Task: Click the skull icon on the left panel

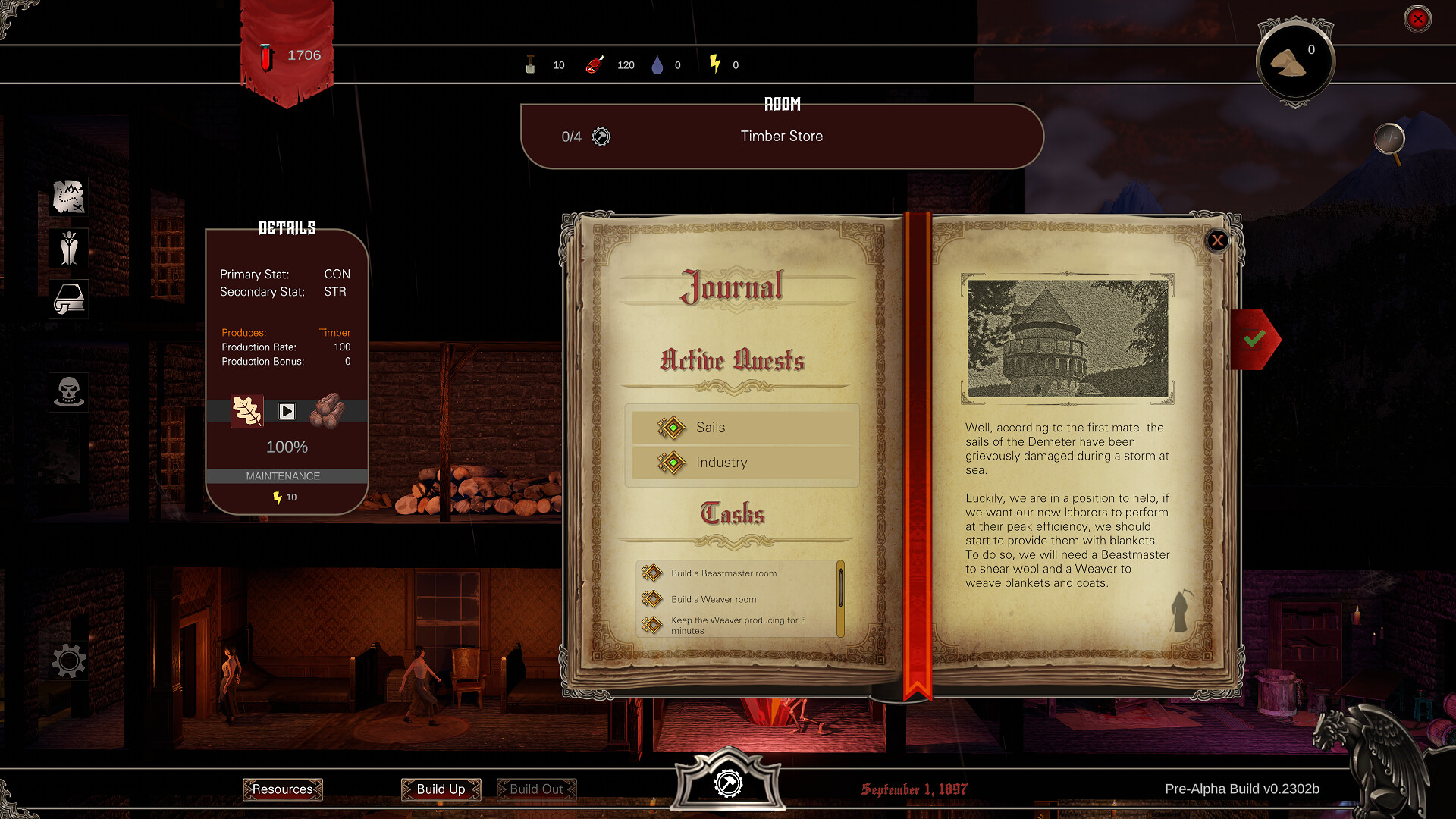Action: (x=68, y=391)
